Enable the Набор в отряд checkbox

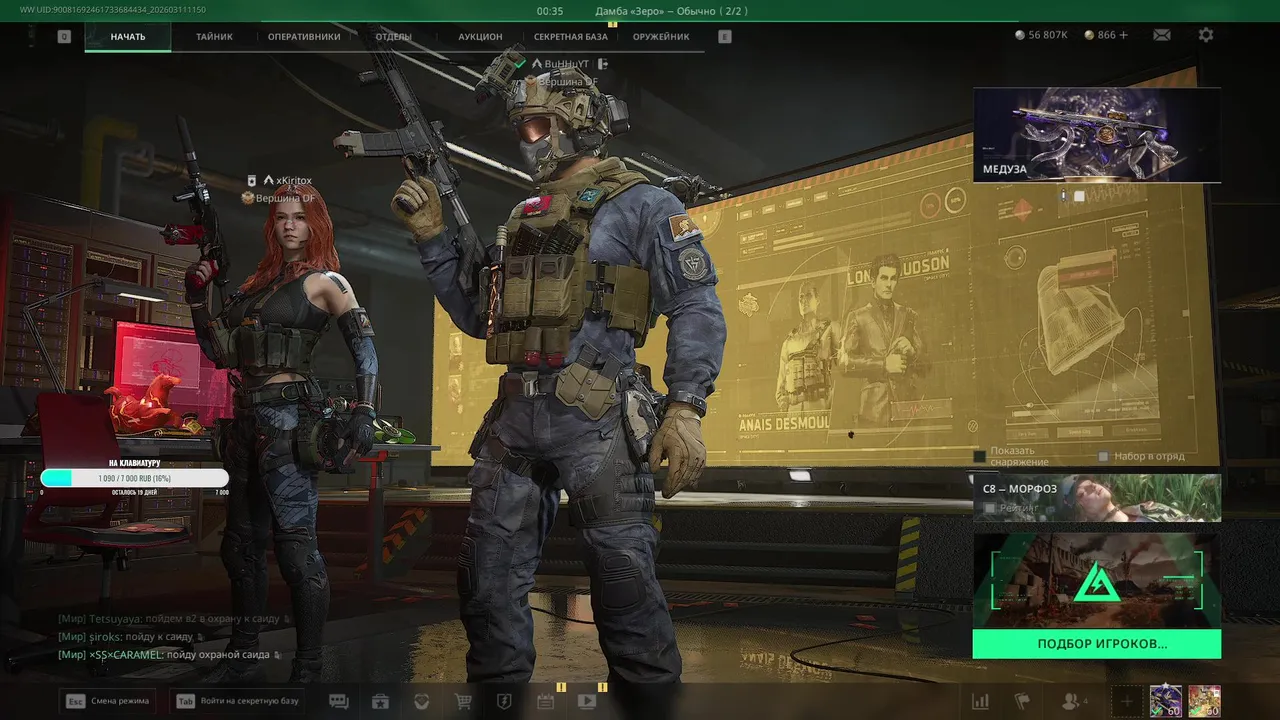point(1103,457)
